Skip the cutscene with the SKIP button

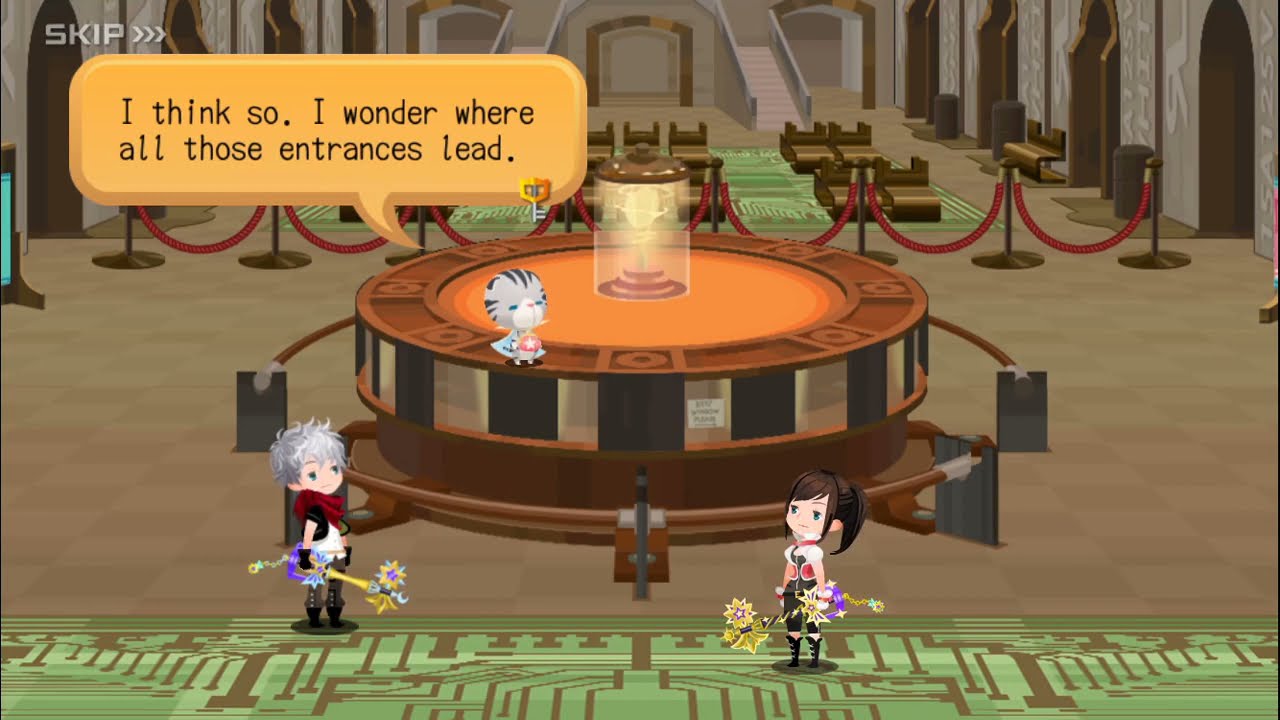pyautogui.click(x=105, y=35)
